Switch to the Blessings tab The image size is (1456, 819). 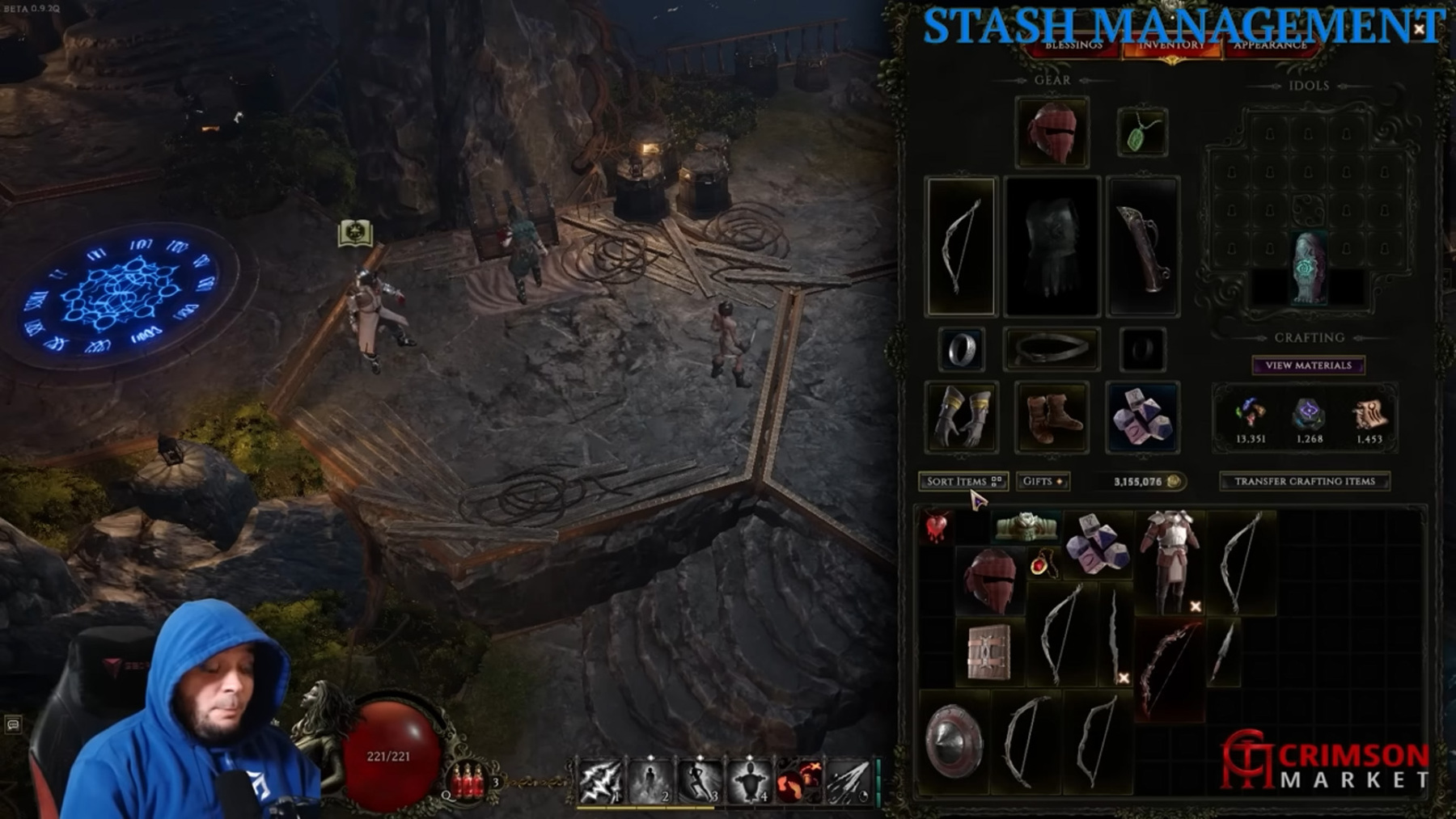coord(1073,45)
